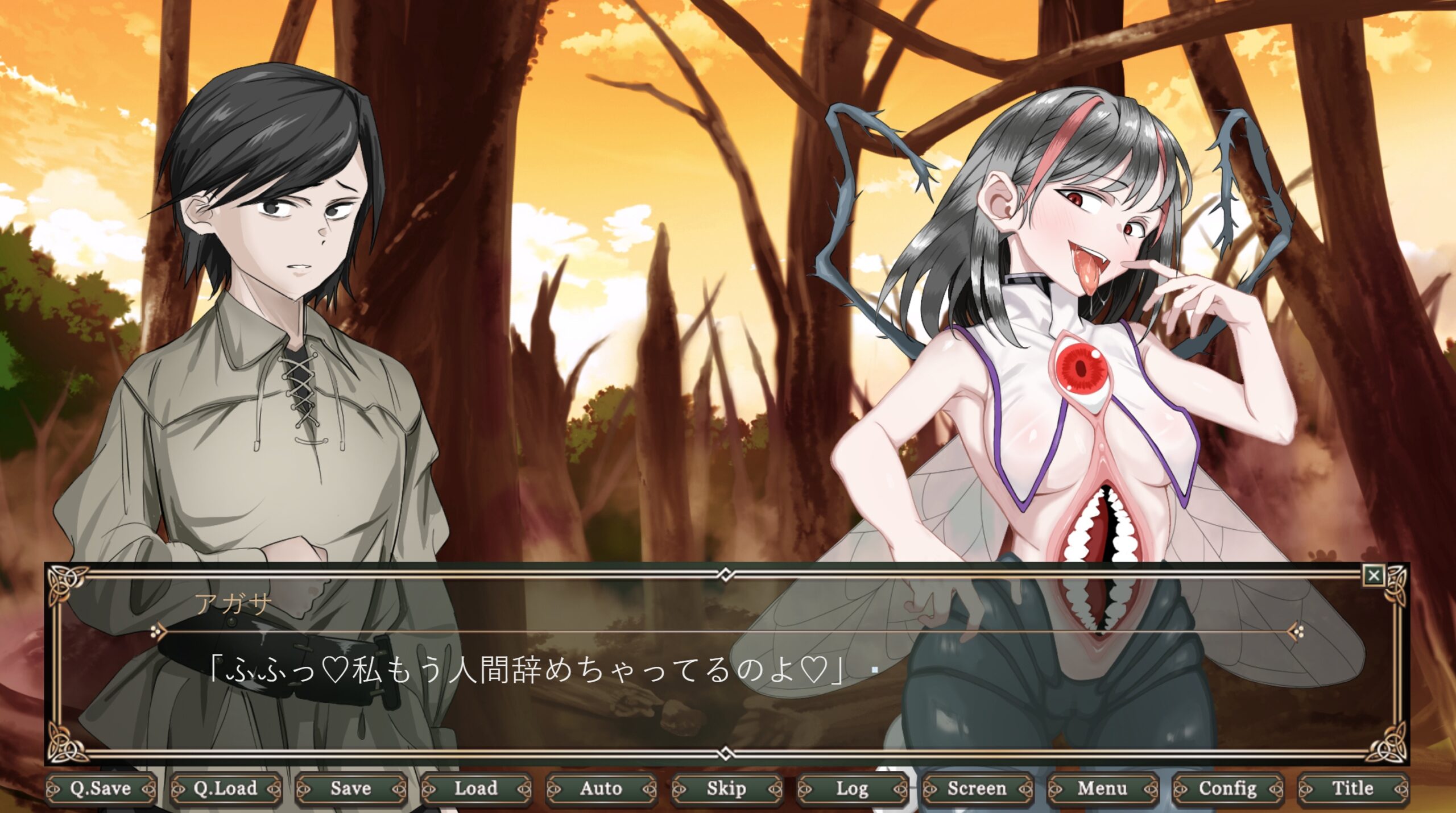Close the dialogue box with X
This screenshot has width=1456, height=813.
coord(1374,576)
